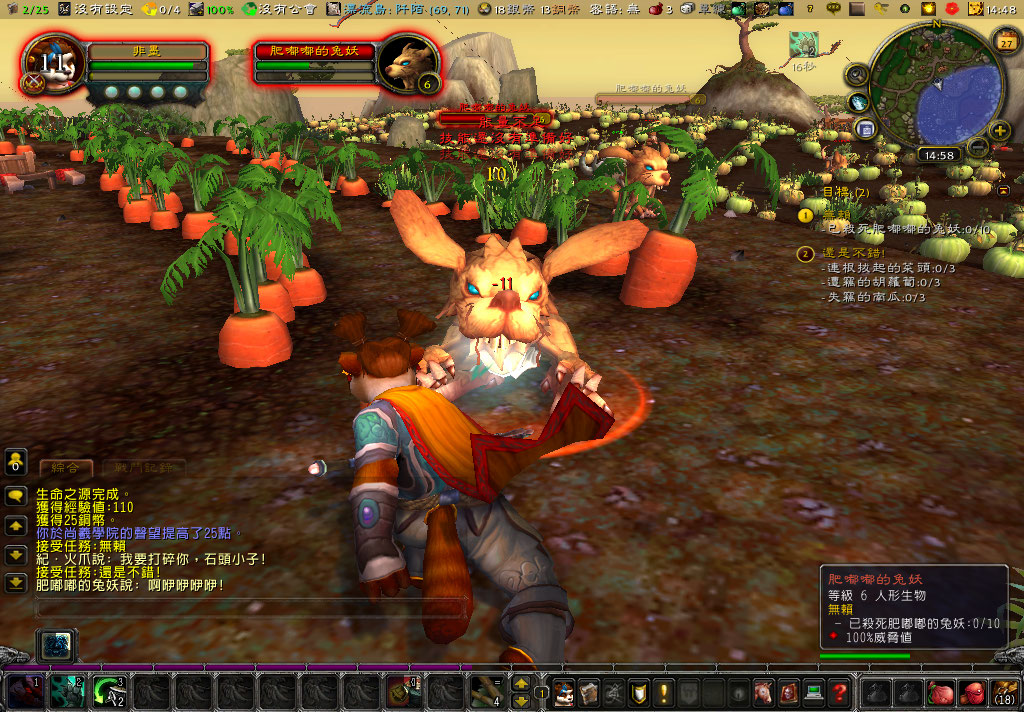Zoom out the minimap with the minus button

point(978,146)
